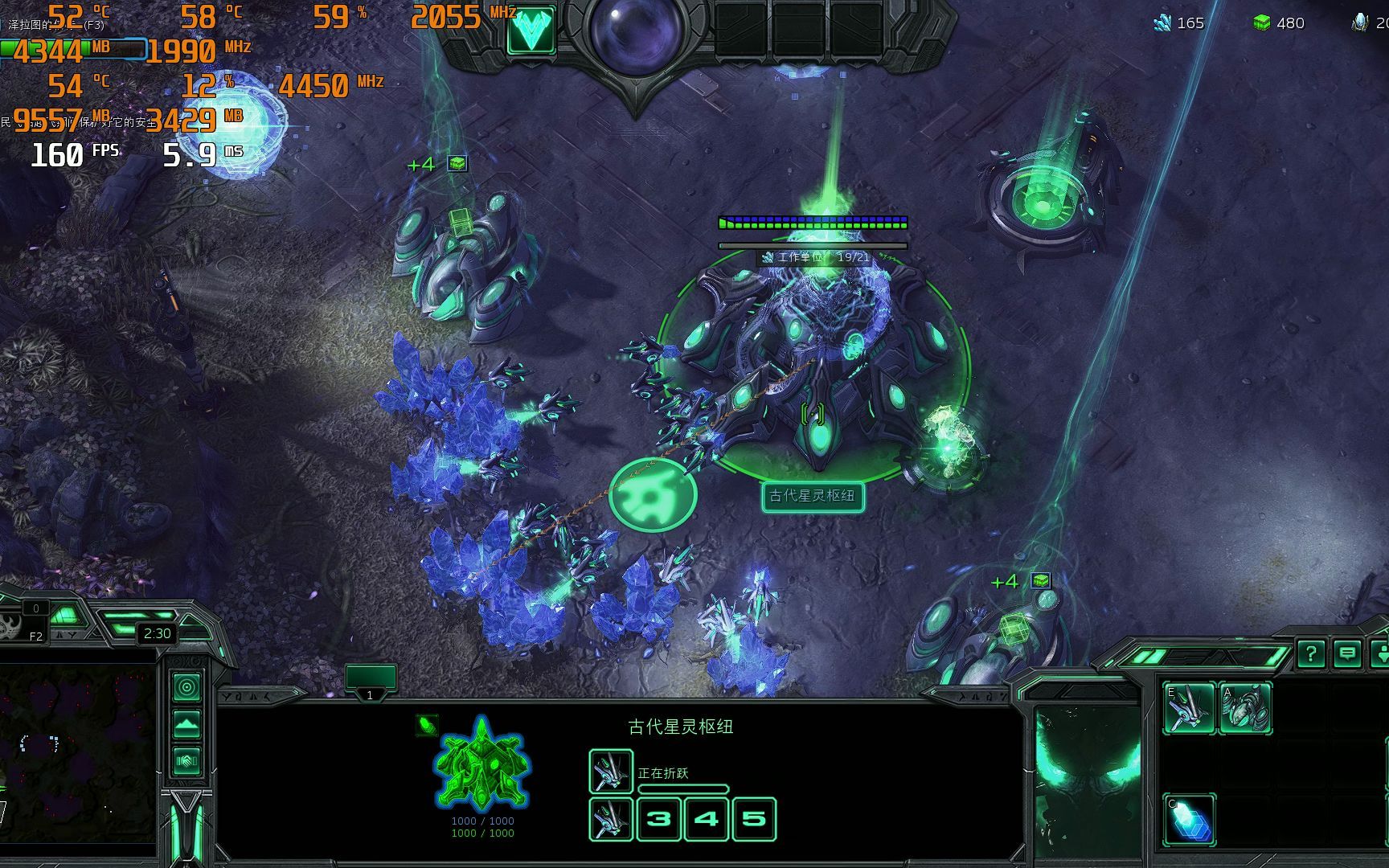Activate the Chrono Boost crystal ability
The height and width of the screenshot is (868, 1389).
point(1189,819)
